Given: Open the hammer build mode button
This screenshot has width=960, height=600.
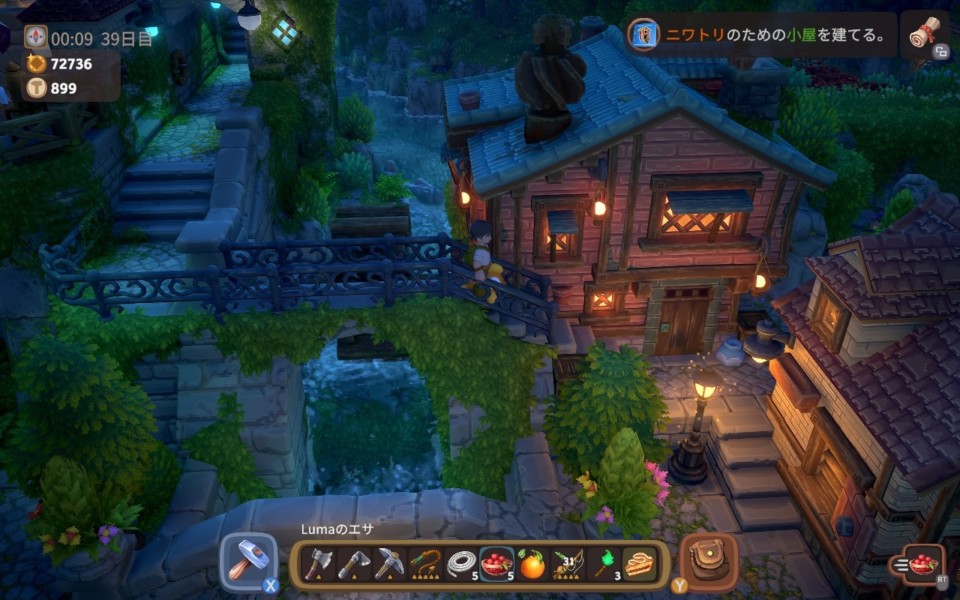Looking at the screenshot, I should [x=246, y=562].
